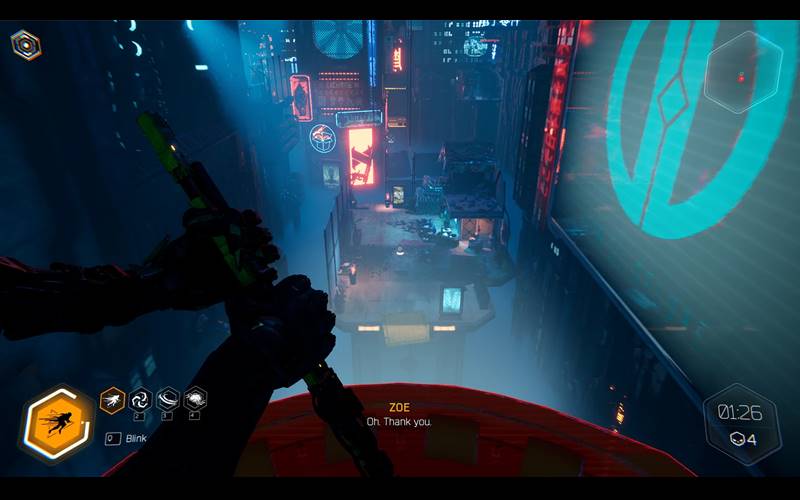Pick the brain-shaped ability icon
Screen dimensions: 800x500
(x=196, y=400)
